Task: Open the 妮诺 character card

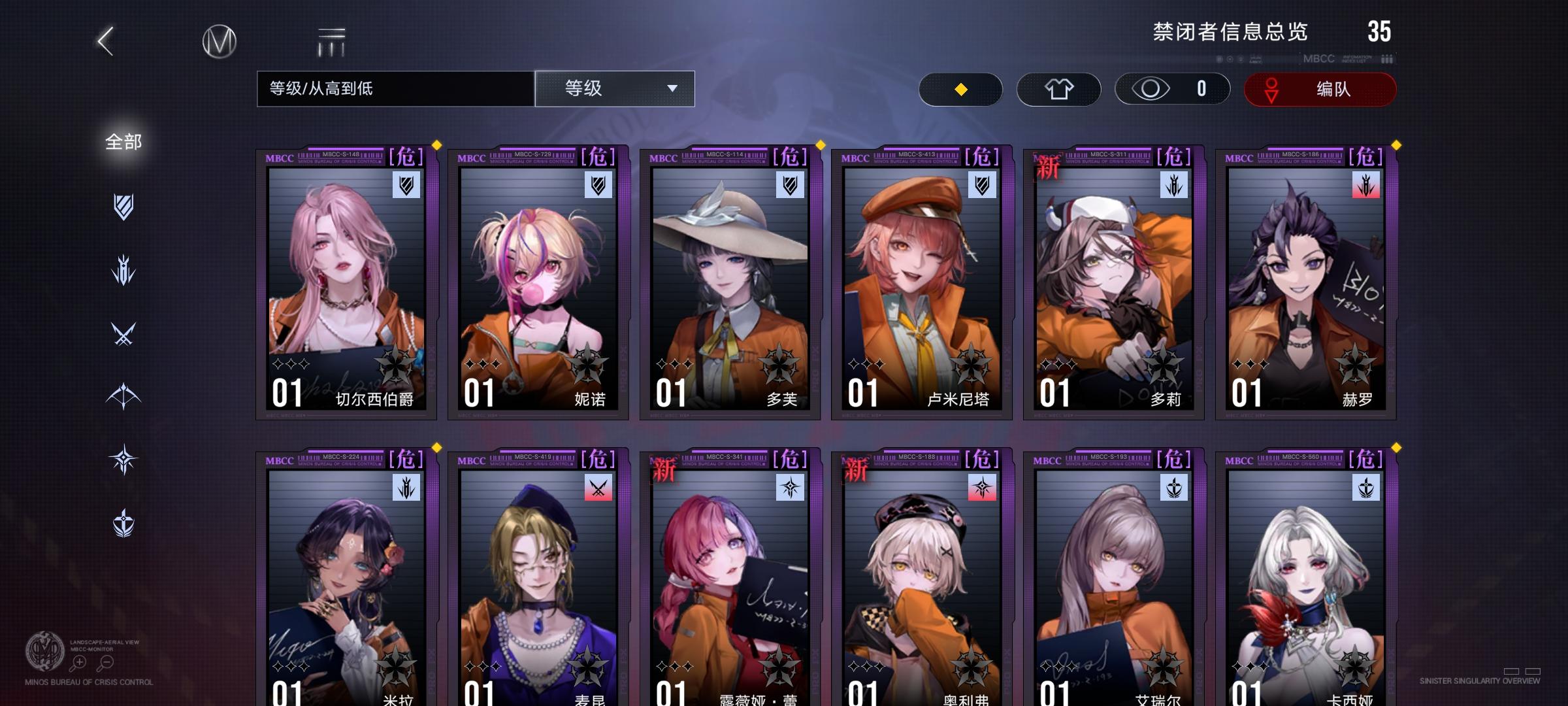Action: pos(536,281)
